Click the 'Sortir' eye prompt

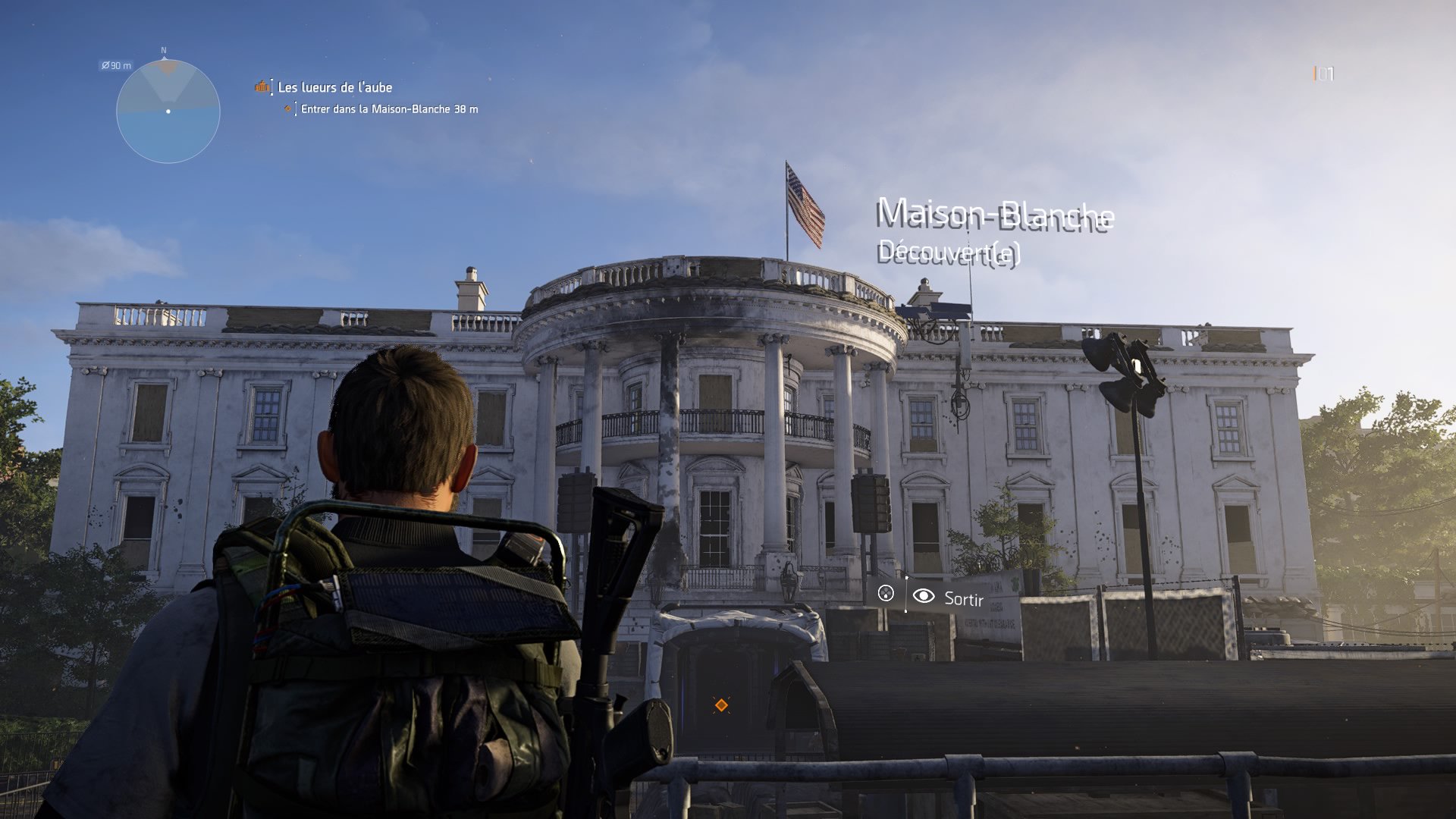pos(949,598)
